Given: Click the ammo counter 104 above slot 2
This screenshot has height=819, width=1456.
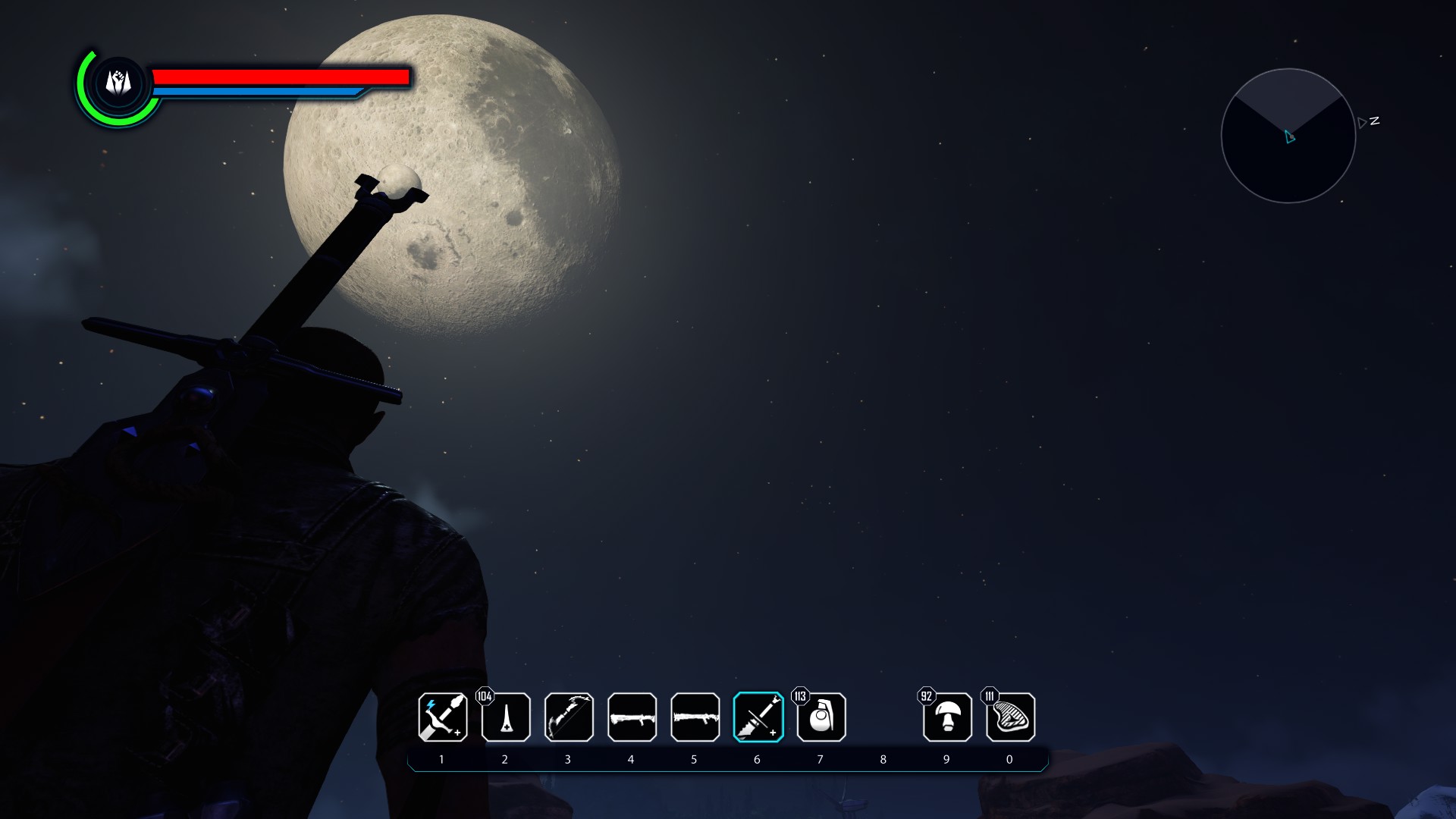Looking at the screenshot, I should (485, 695).
